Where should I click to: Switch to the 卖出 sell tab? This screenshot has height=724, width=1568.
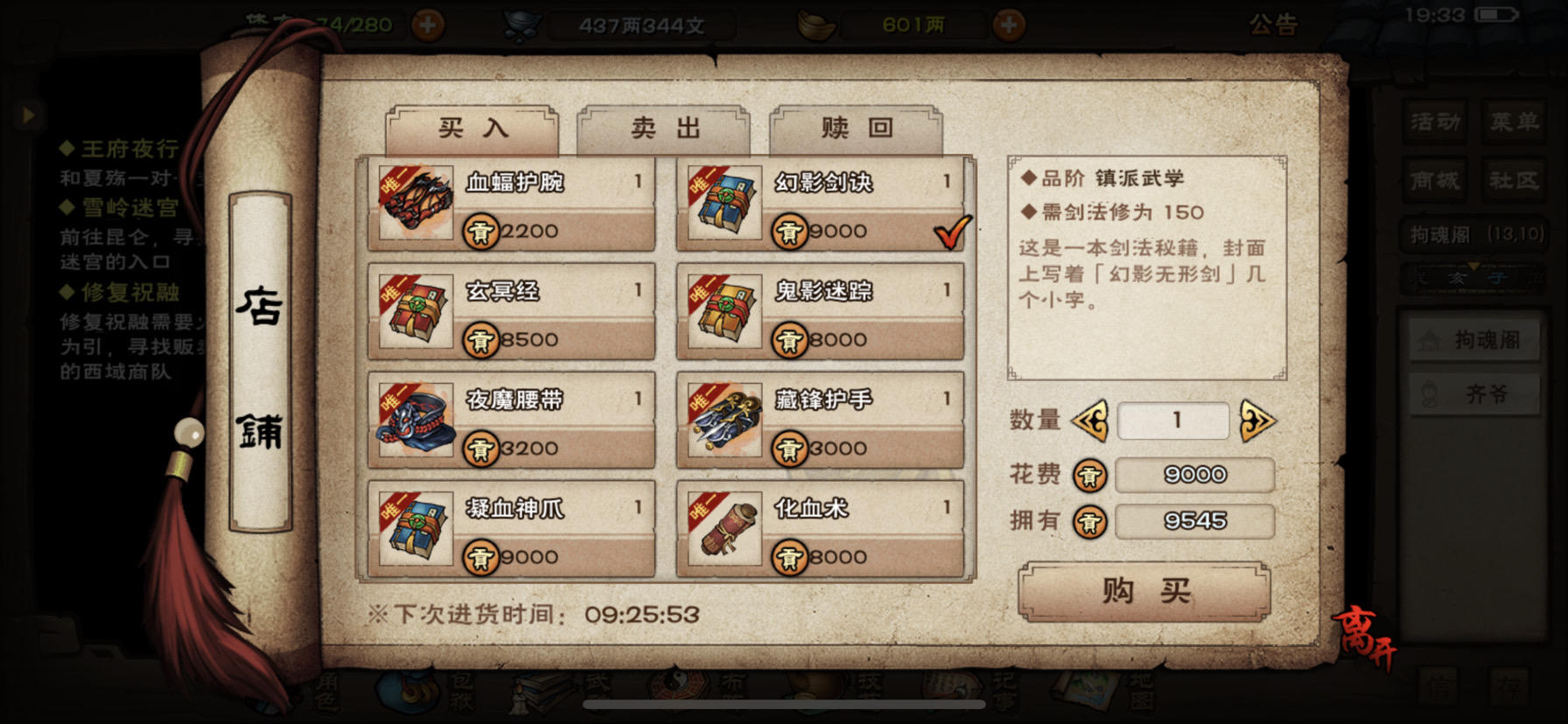pyautogui.click(x=662, y=129)
